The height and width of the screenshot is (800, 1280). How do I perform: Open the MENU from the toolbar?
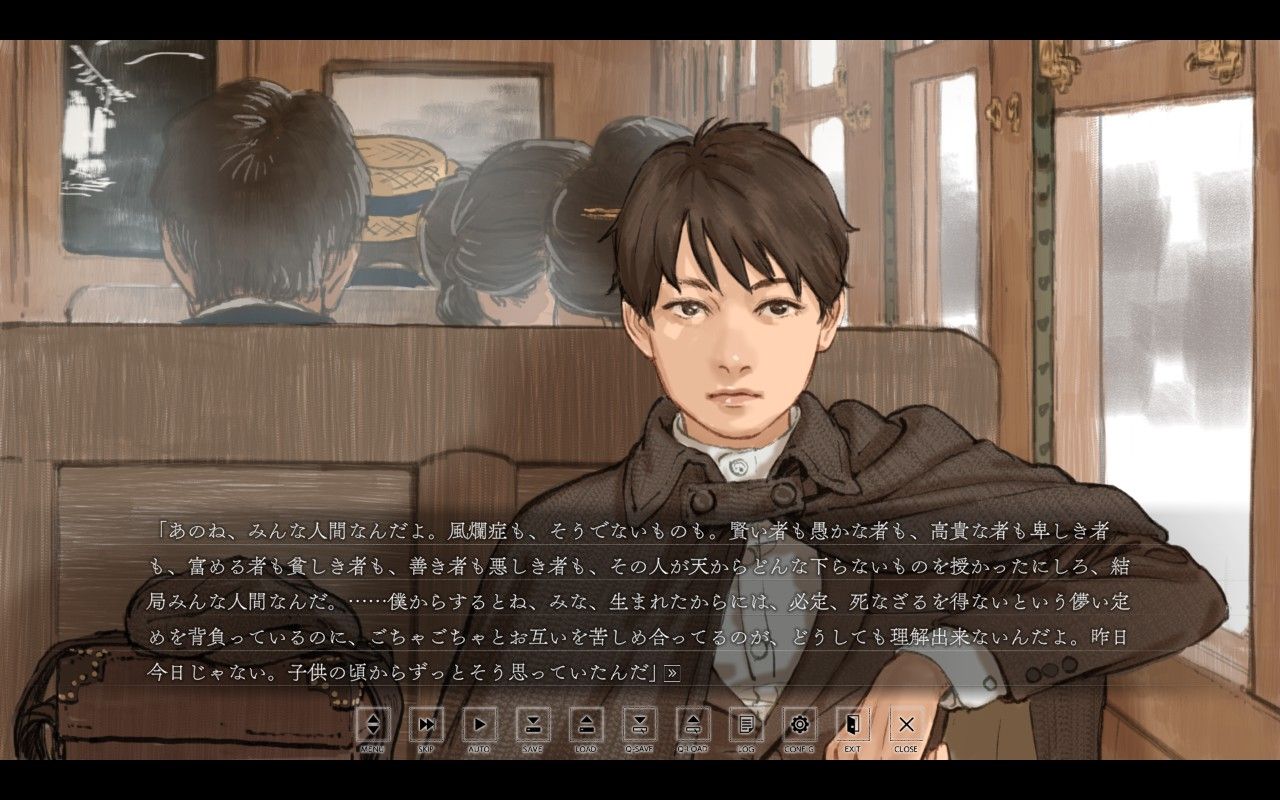point(375,725)
